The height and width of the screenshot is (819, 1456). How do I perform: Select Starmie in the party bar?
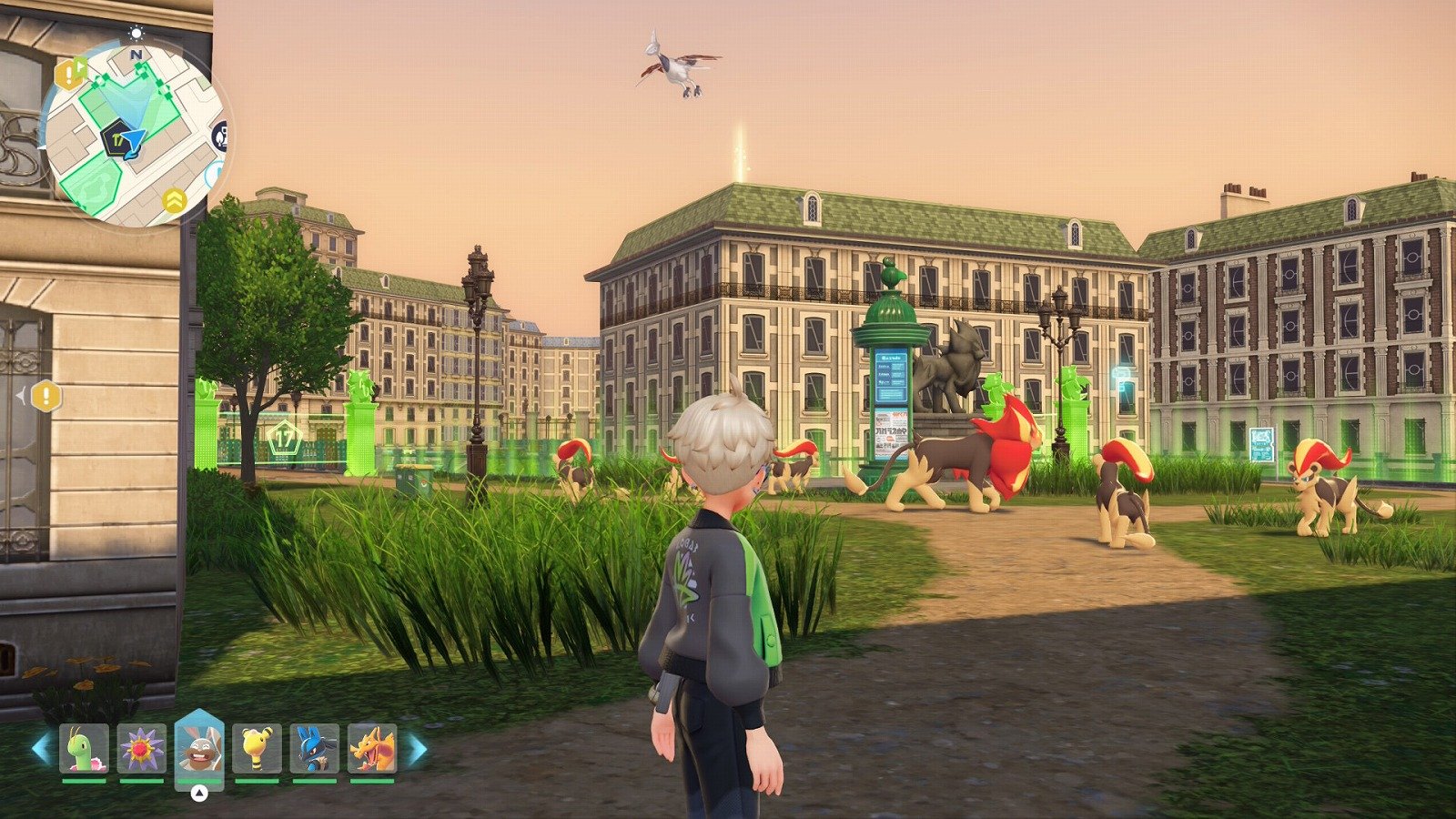click(142, 748)
